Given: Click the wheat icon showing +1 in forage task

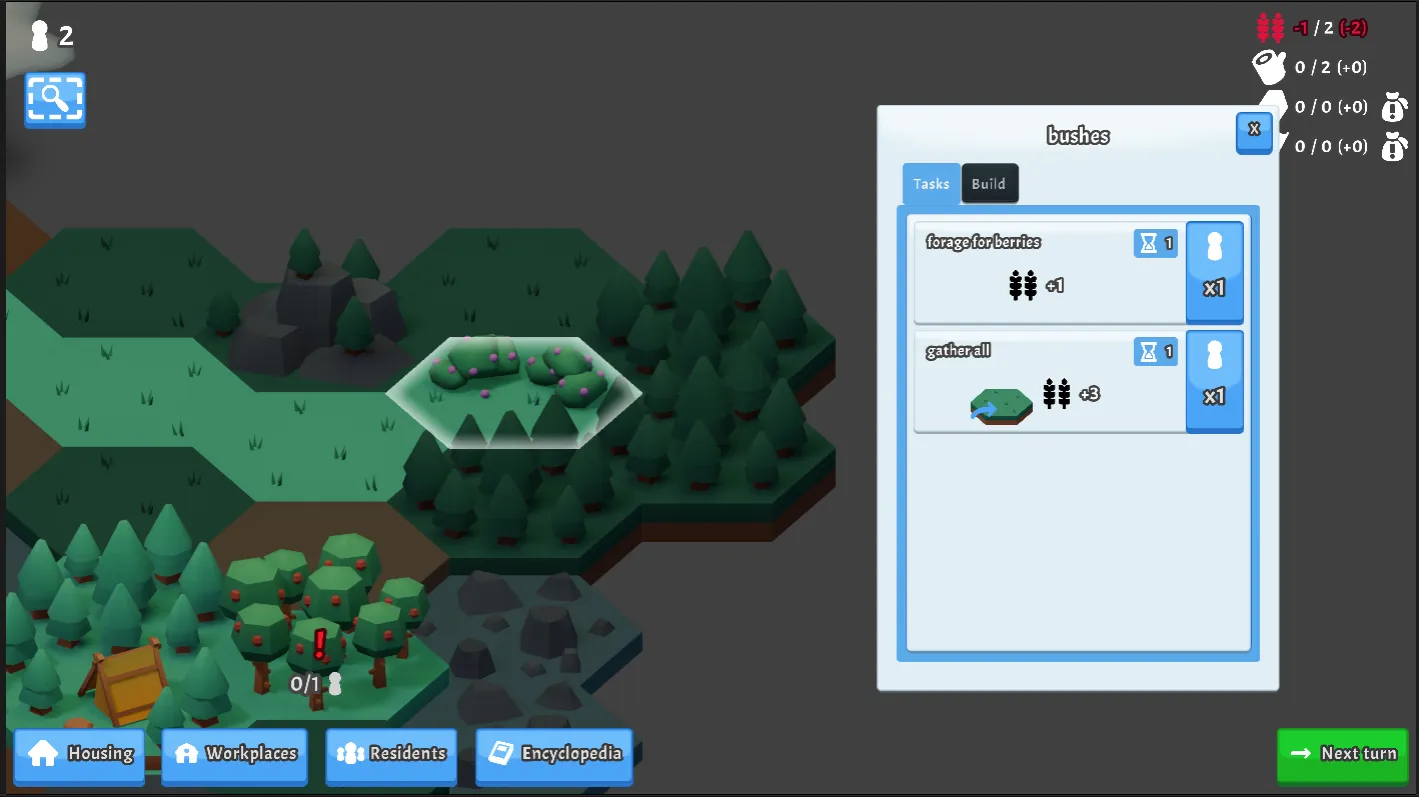Looking at the screenshot, I should coord(1022,284).
